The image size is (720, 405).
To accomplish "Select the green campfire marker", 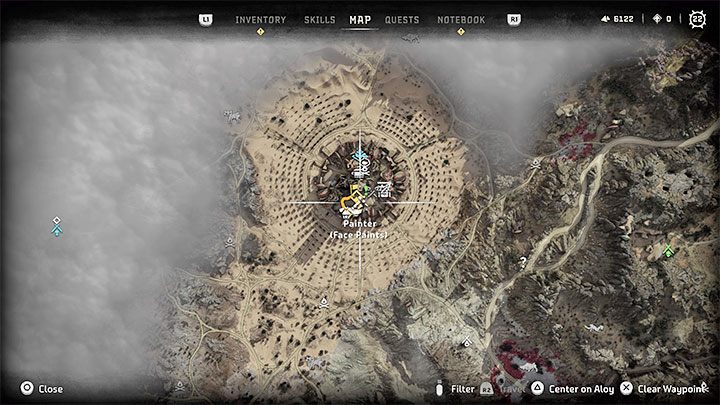I will point(668,251).
